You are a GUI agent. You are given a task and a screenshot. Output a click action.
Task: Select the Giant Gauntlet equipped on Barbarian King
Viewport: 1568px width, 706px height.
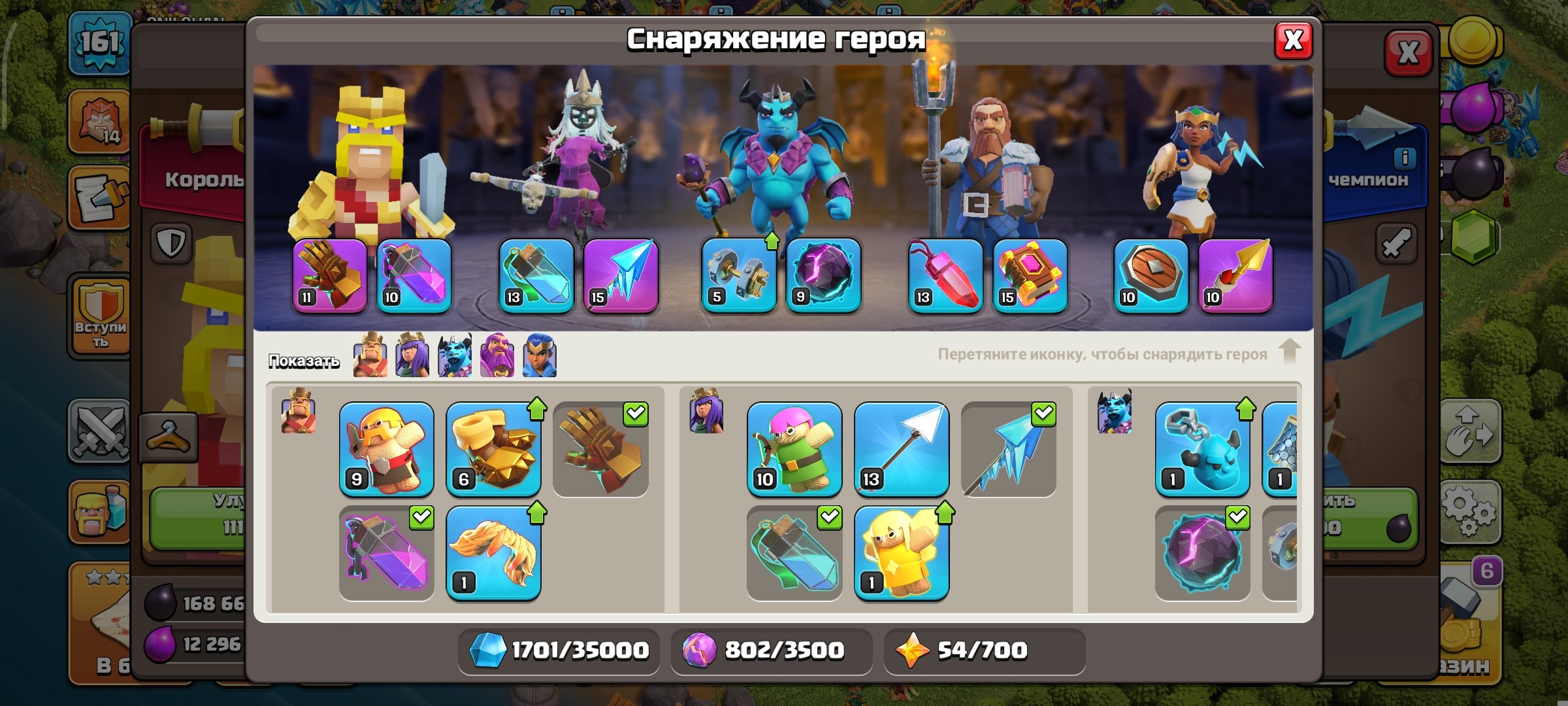point(330,275)
